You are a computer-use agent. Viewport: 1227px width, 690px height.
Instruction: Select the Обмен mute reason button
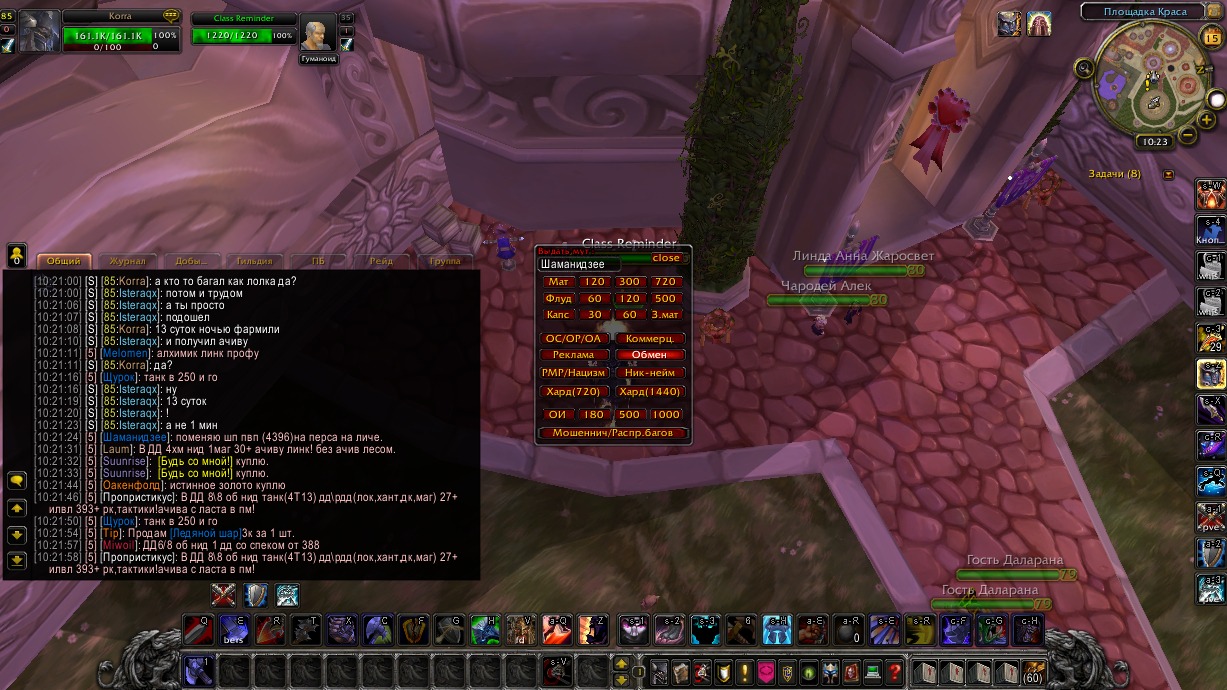(650, 355)
